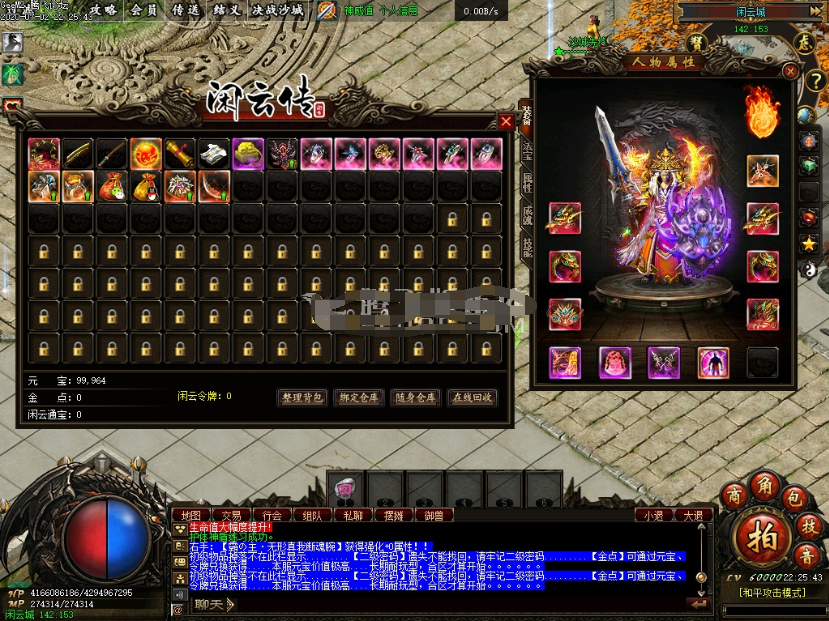This screenshot has height=621, width=829.
Task: Open the 商 shop round button
Action: pos(736,497)
